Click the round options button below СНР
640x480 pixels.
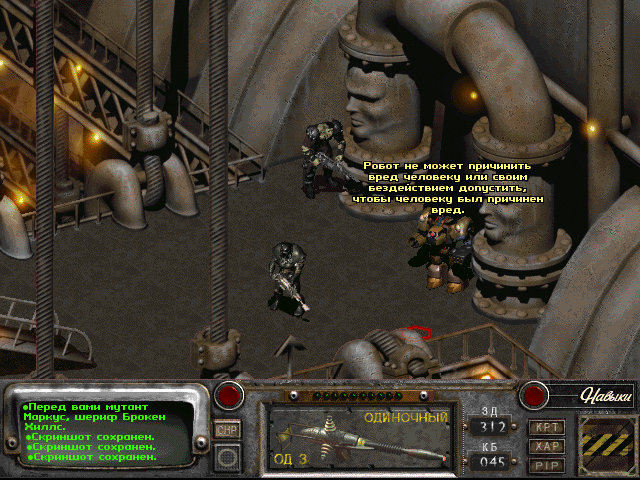227,456
